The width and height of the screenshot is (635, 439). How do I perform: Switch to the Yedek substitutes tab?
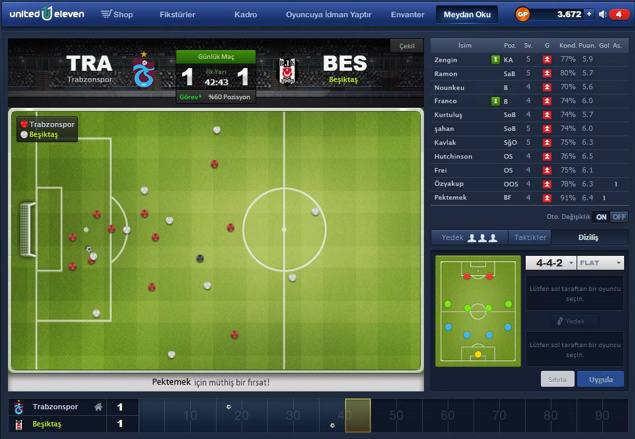468,237
